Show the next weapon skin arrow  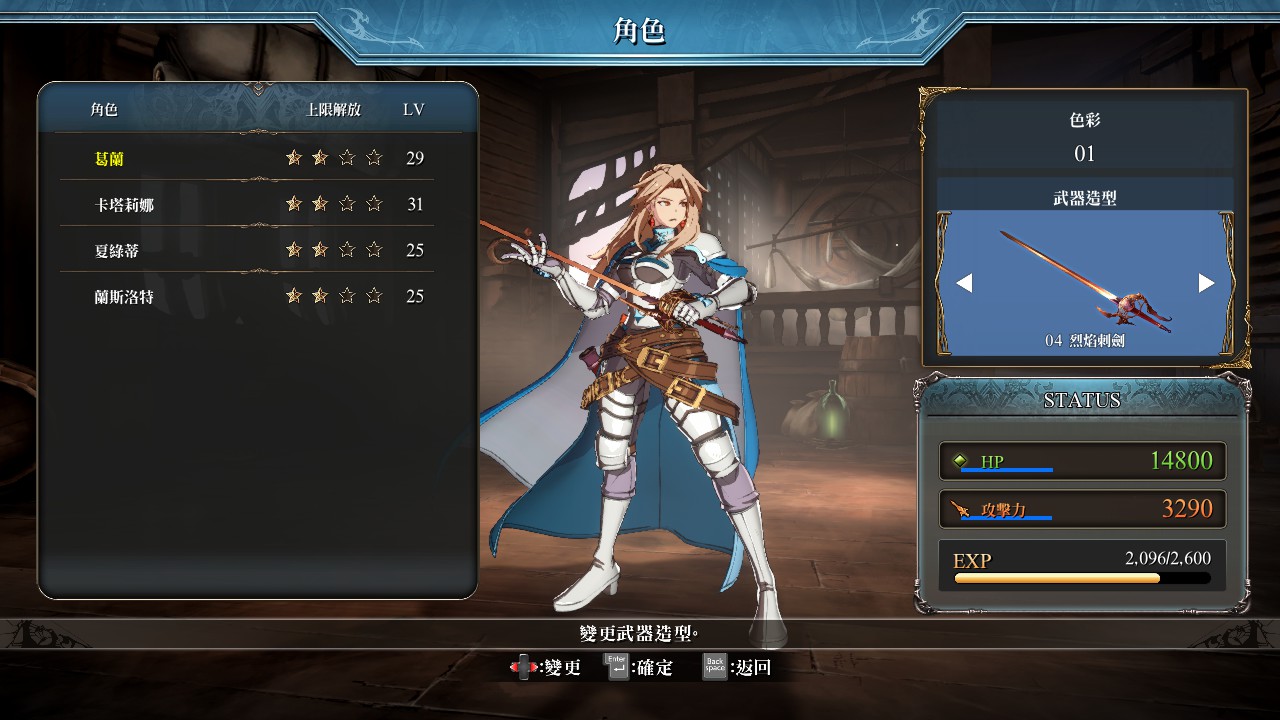tap(1206, 283)
